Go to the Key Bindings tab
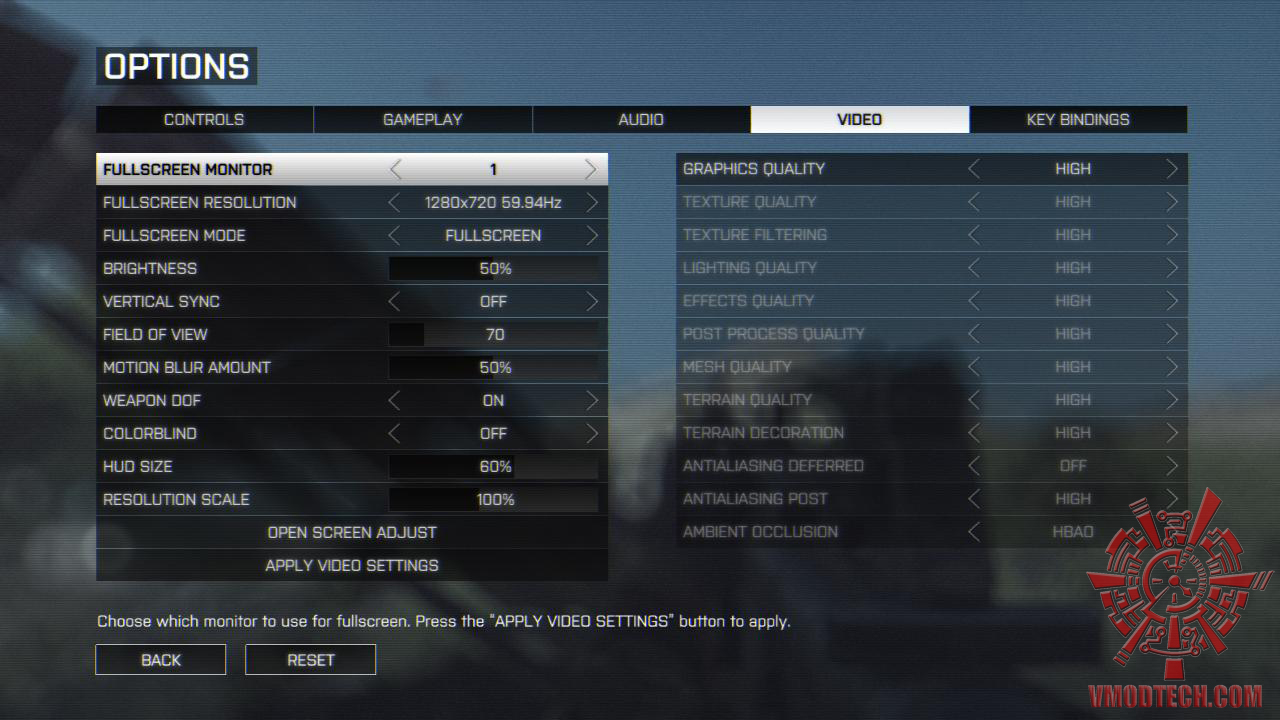 click(1078, 119)
